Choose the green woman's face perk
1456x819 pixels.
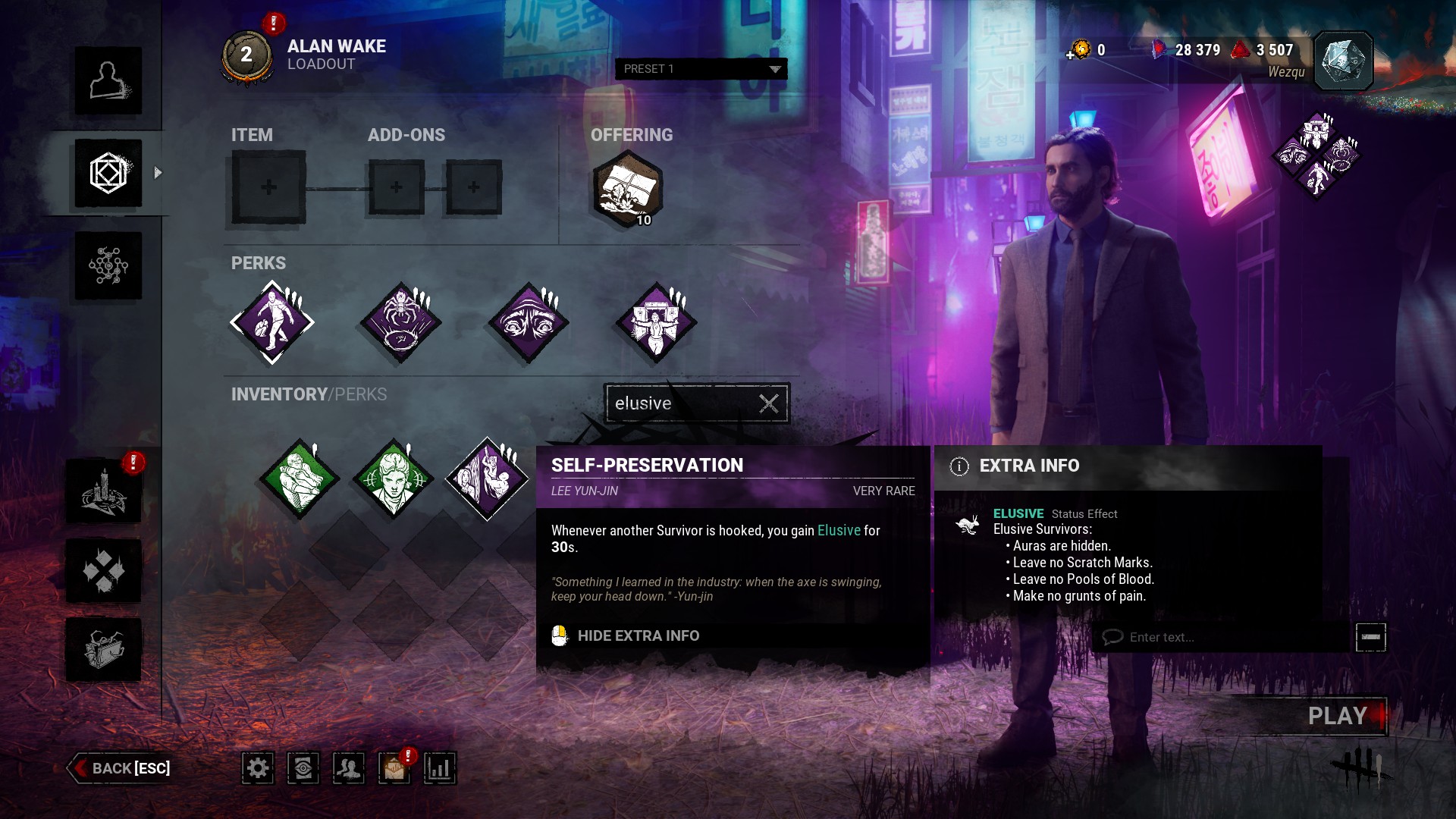393,479
